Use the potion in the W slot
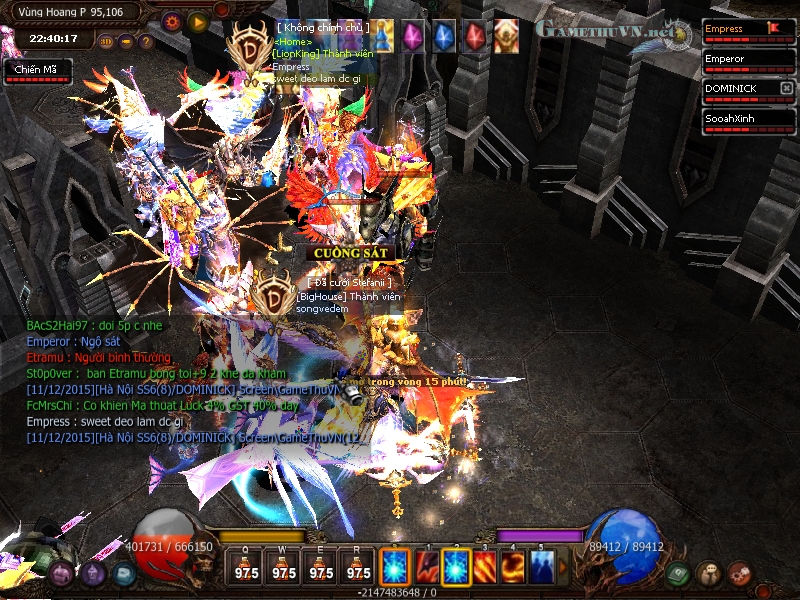Screen dimensions: 800x600 pyautogui.click(x=284, y=567)
